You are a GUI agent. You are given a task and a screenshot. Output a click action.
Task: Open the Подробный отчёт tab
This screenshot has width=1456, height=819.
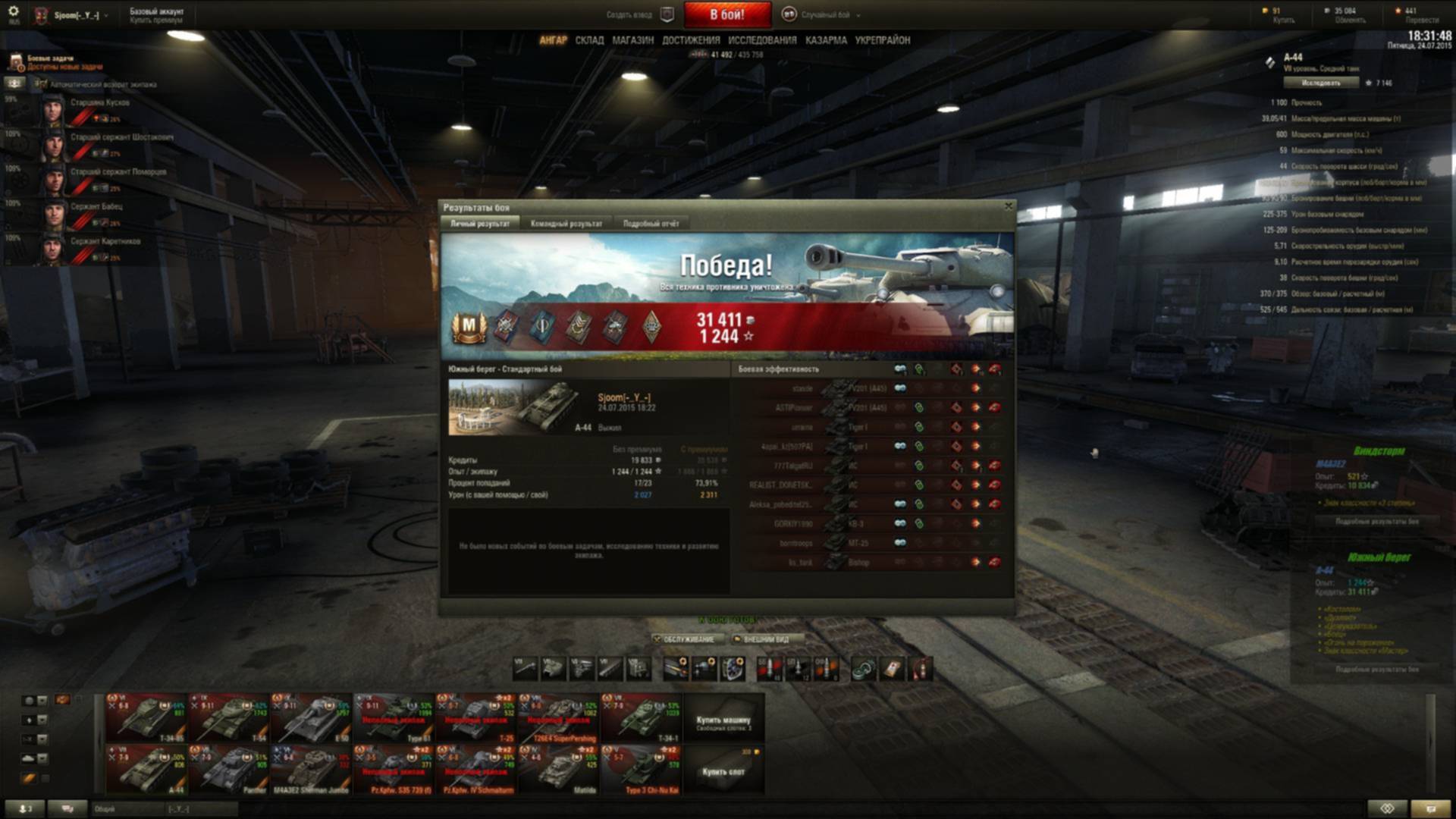coord(651,224)
